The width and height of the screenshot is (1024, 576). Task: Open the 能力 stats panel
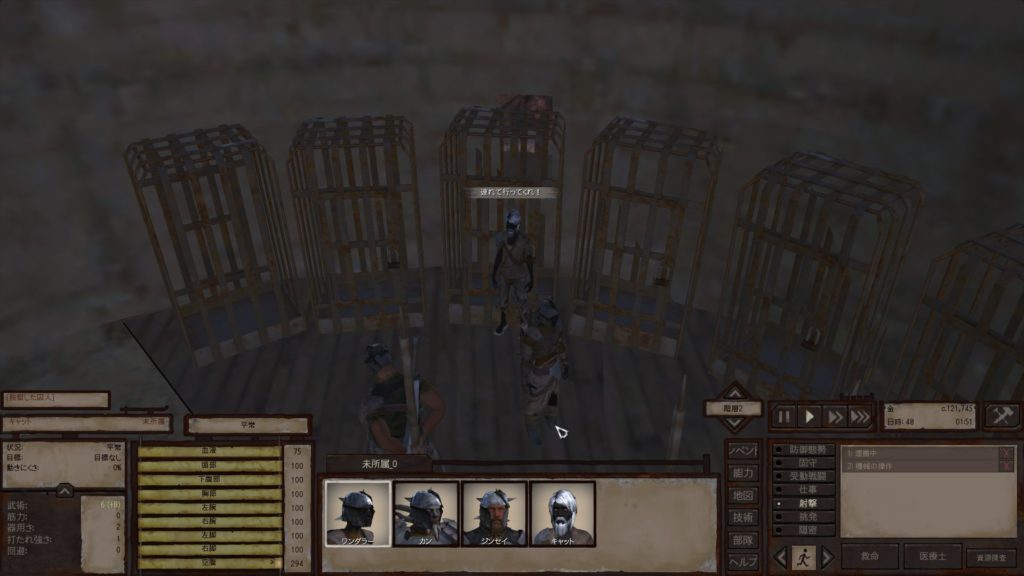[x=741, y=472]
